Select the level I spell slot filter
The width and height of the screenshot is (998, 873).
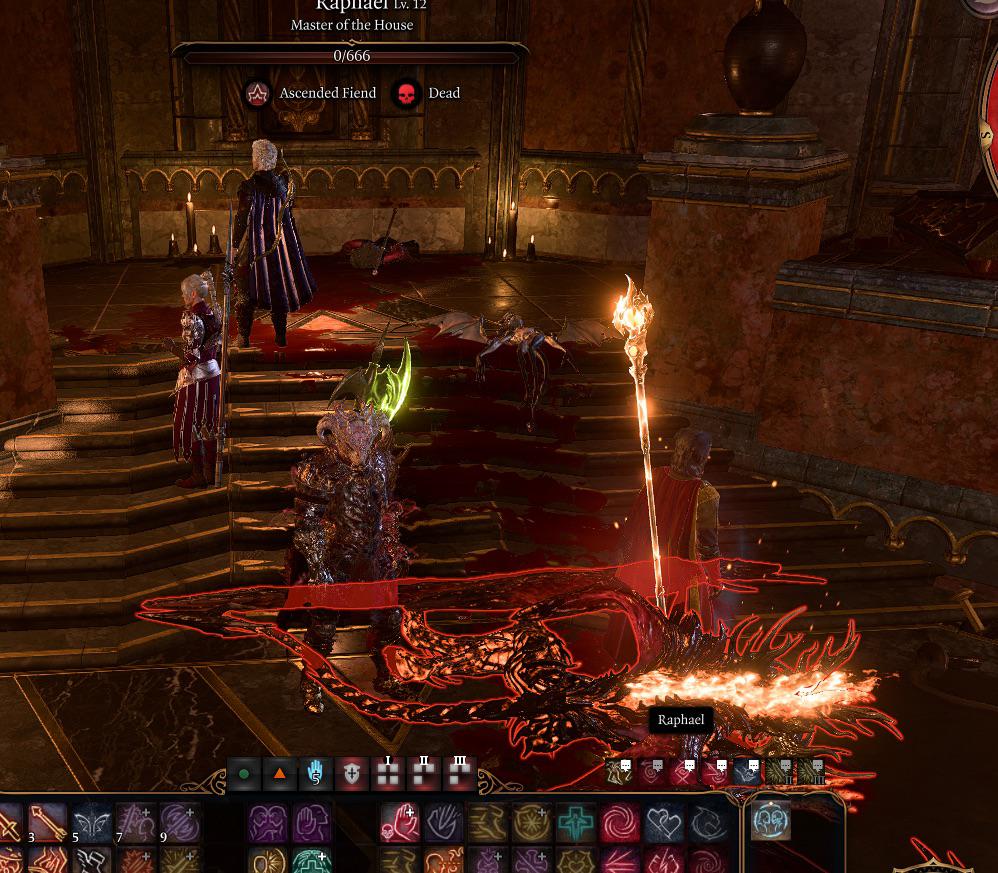pos(388,774)
